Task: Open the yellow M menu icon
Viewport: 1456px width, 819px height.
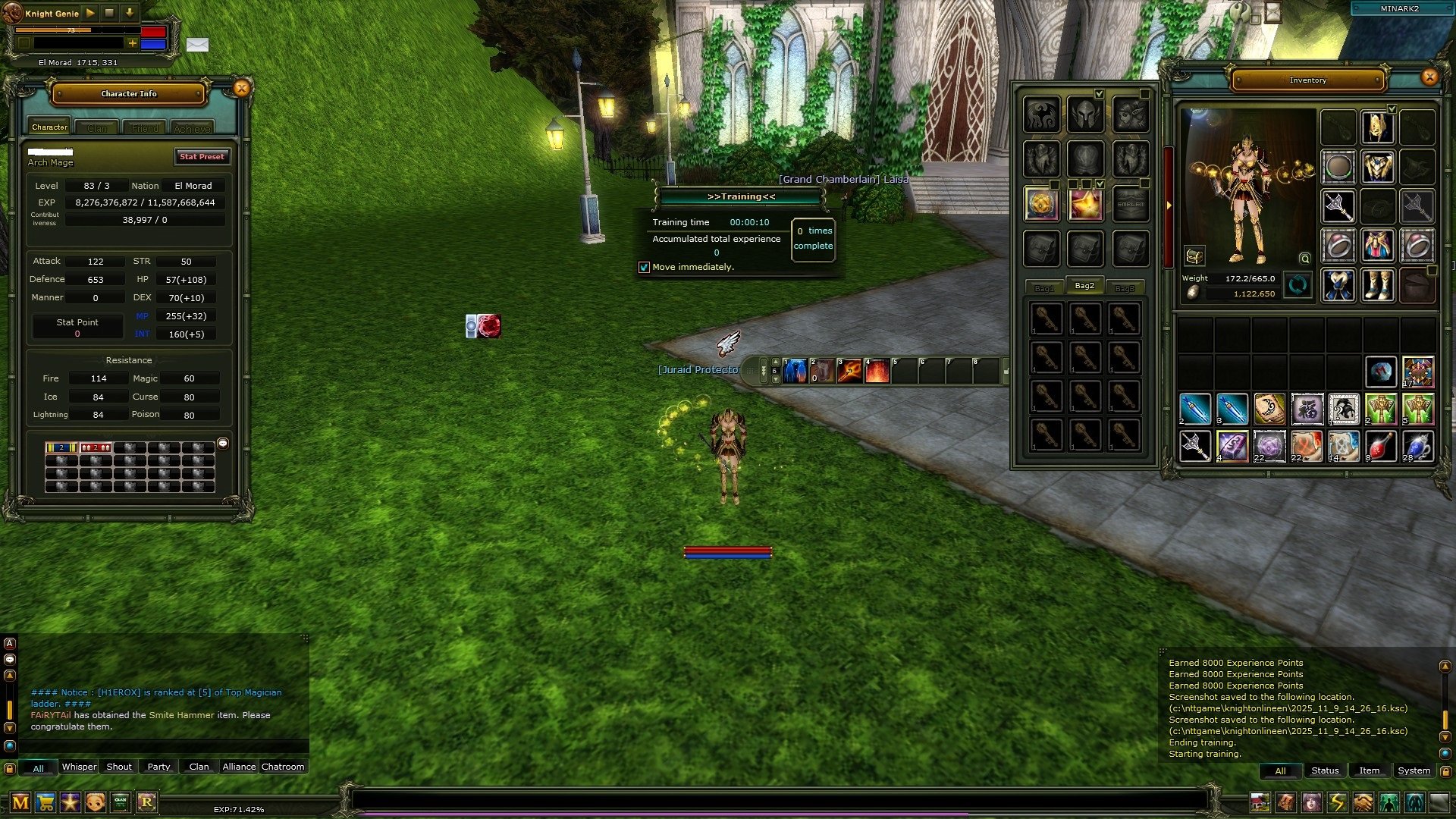Action: [x=20, y=802]
